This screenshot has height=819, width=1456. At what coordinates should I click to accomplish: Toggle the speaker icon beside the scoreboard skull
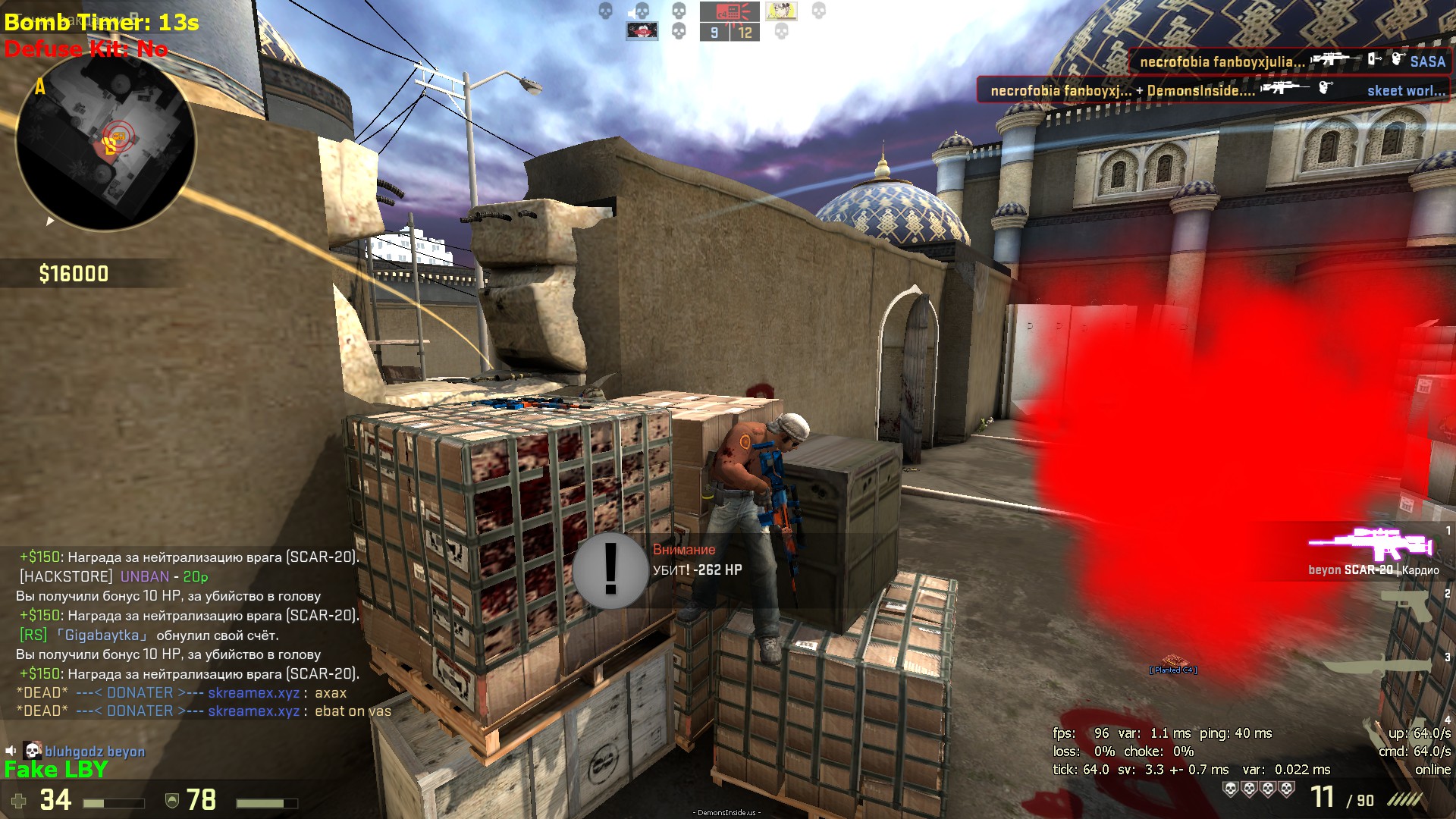click(x=632, y=11)
